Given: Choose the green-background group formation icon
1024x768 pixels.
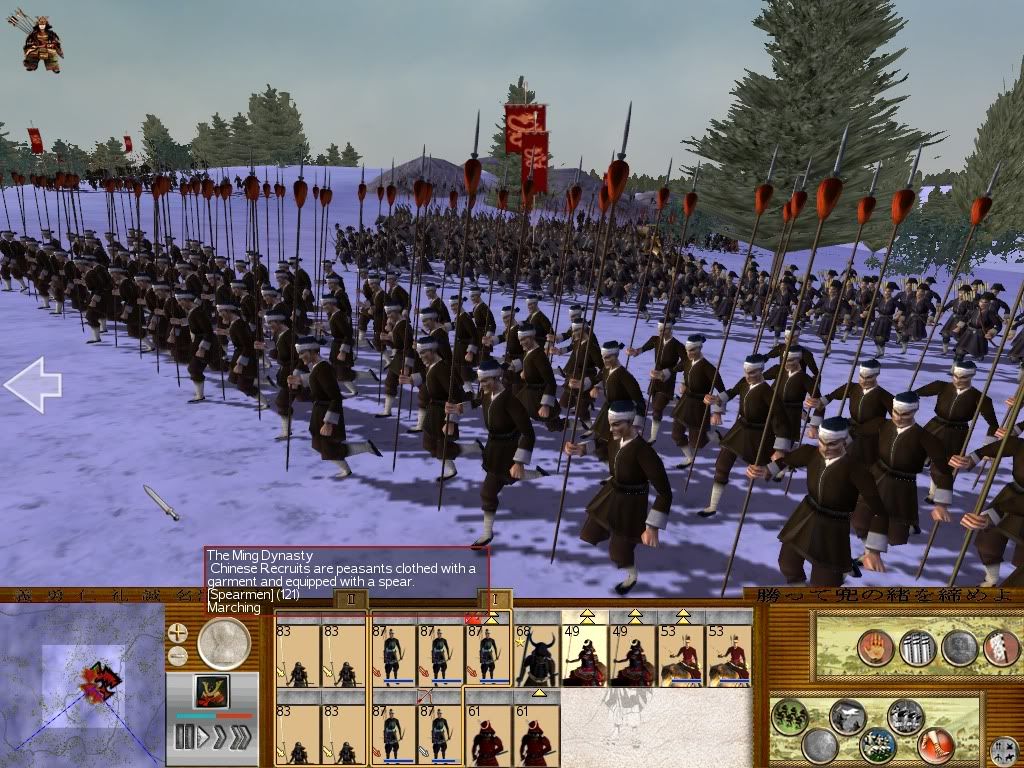Looking at the screenshot, I should pyautogui.click(x=791, y=716).
